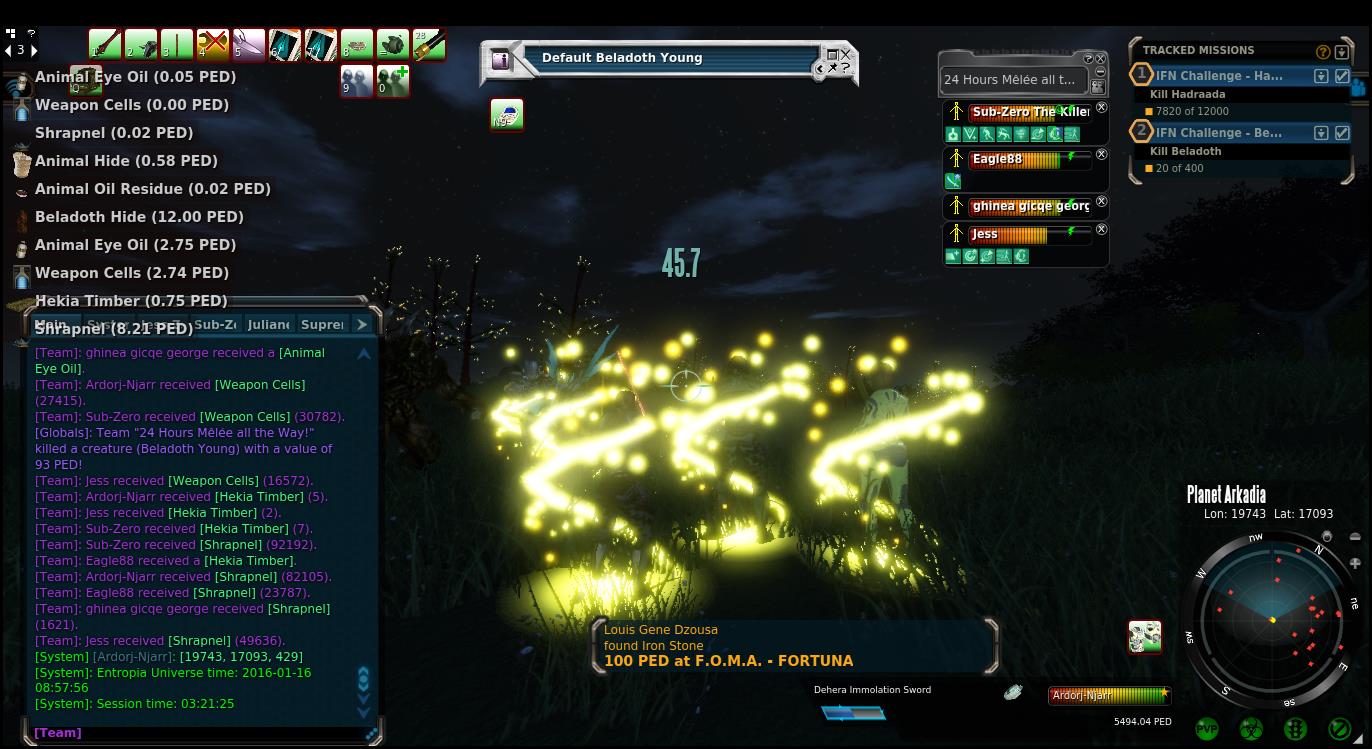Activate the crossed-out icon in hotbar slot 4
Screen dimensions: 1372x749
(213, 45)
